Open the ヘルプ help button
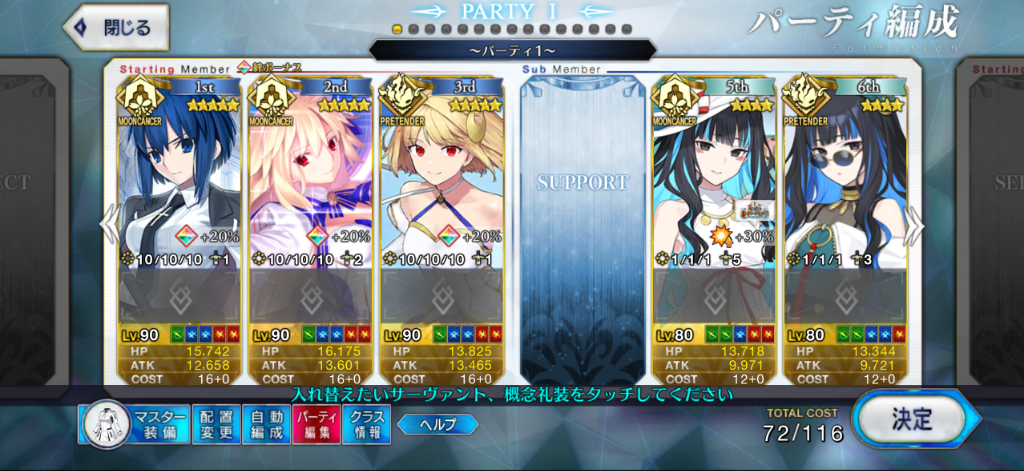Image resolution: width=1024 pixels, height=471 pixels. (437, 424)
